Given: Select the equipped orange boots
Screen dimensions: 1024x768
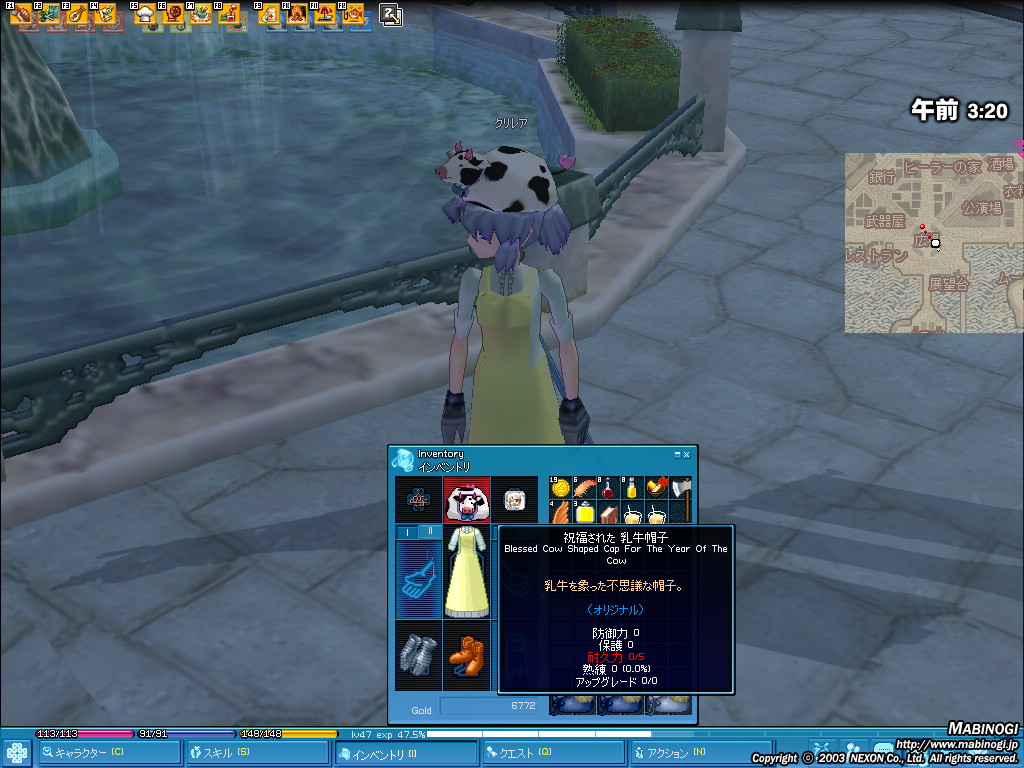Looking at the screenshot, I should coord(467,655).
